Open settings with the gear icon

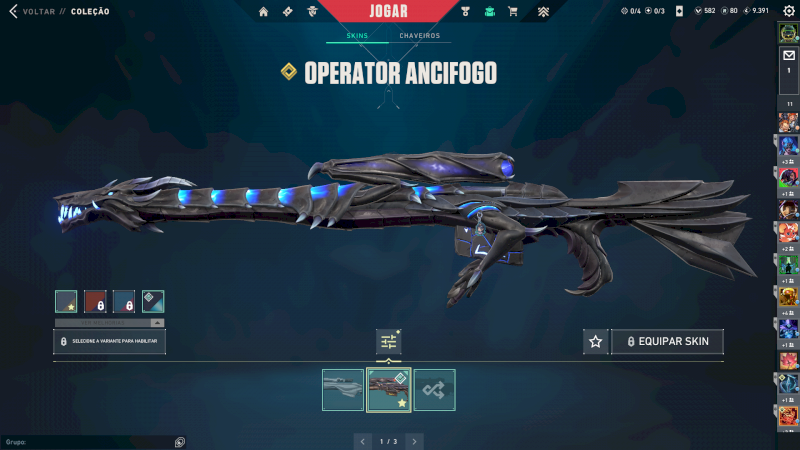(788, 11)
